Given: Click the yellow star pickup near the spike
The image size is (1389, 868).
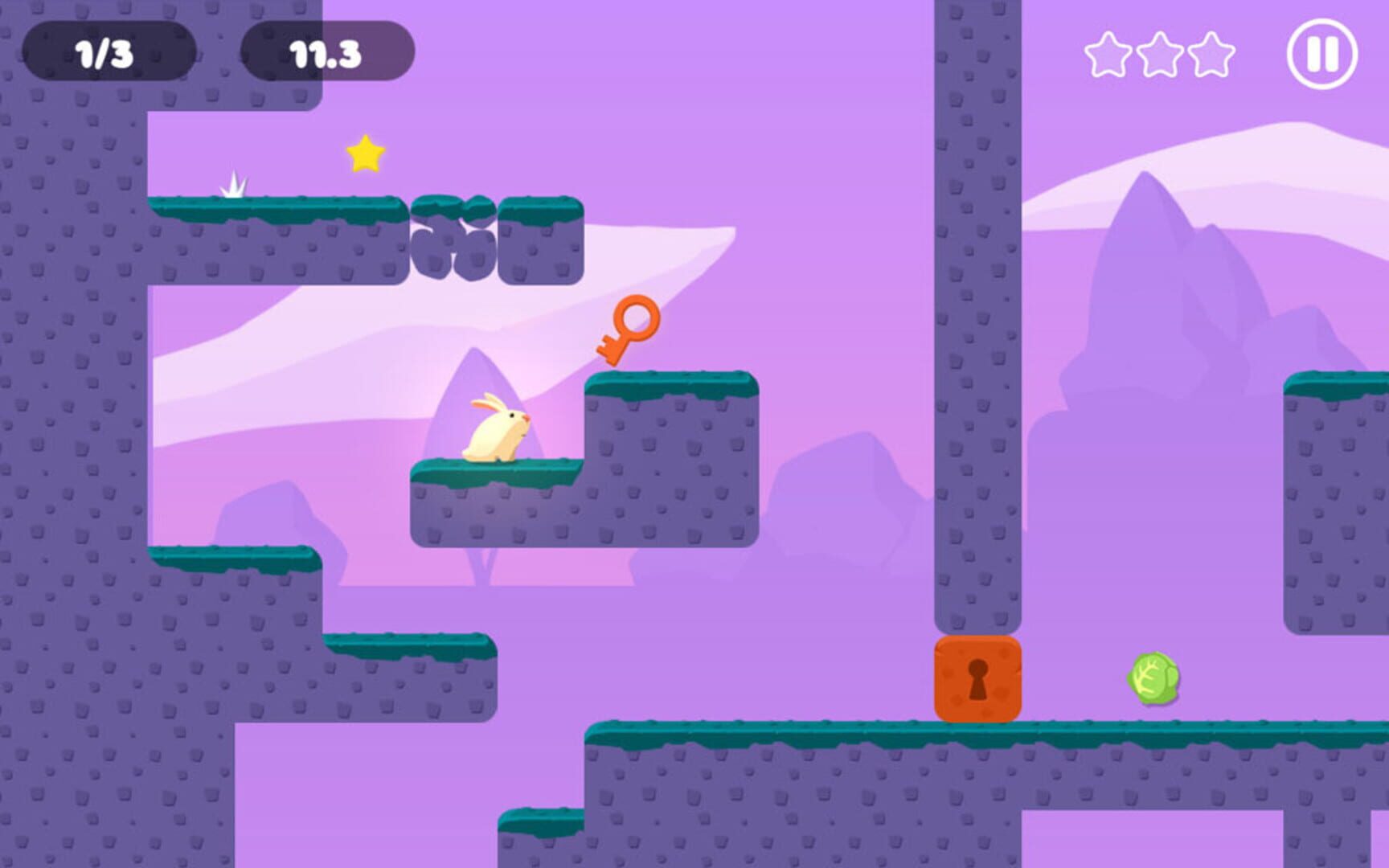Looking at the screenshot, I should [366, 152].
